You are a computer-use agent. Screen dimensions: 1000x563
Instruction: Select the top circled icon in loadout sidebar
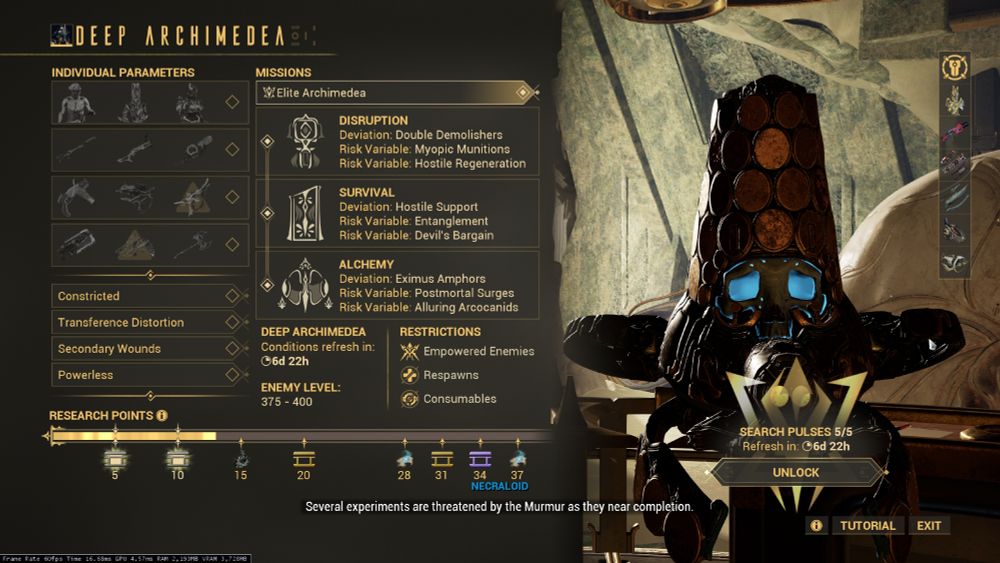point(955,68)
